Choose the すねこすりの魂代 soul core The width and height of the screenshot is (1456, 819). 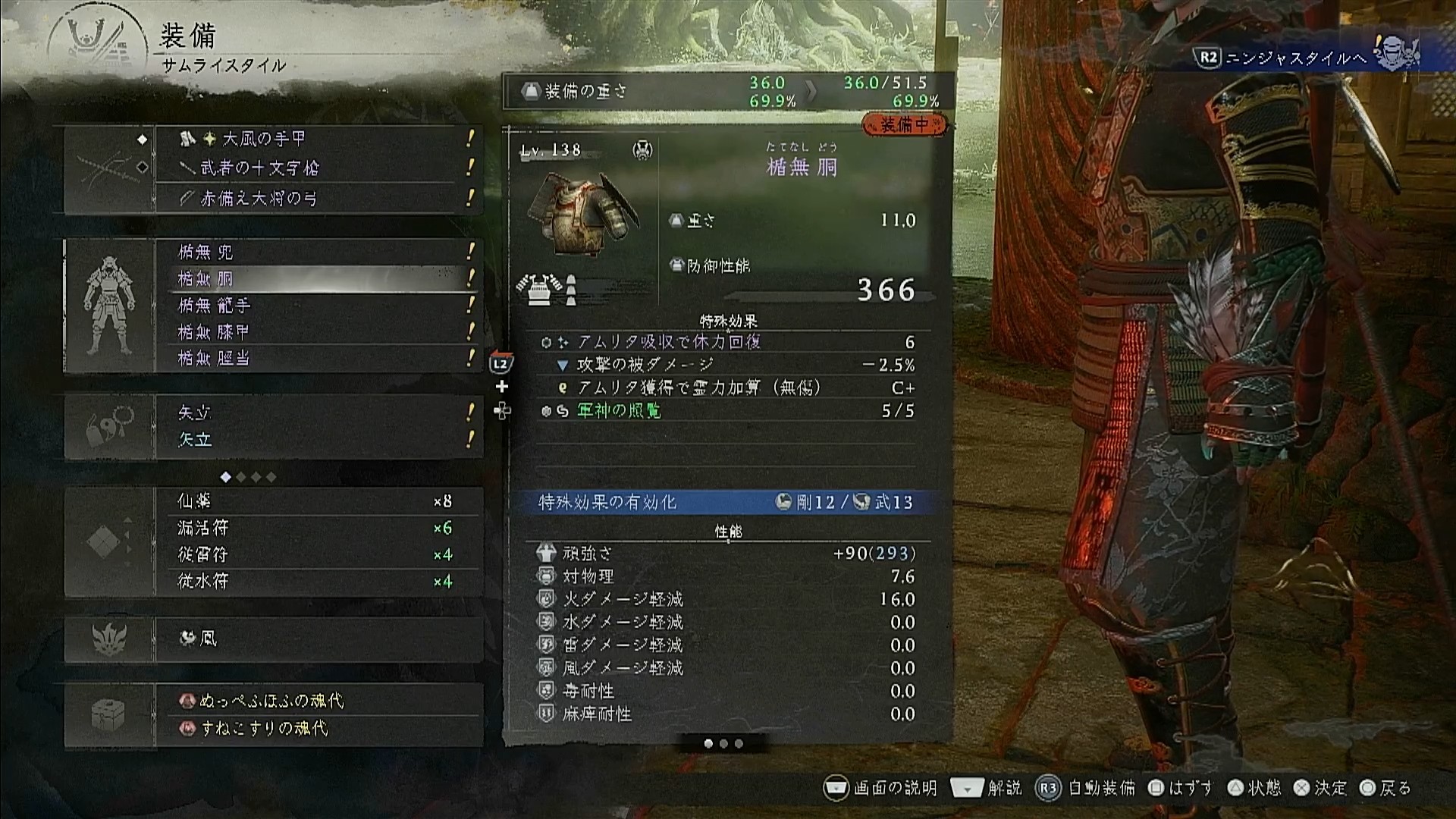click(317, 729)
